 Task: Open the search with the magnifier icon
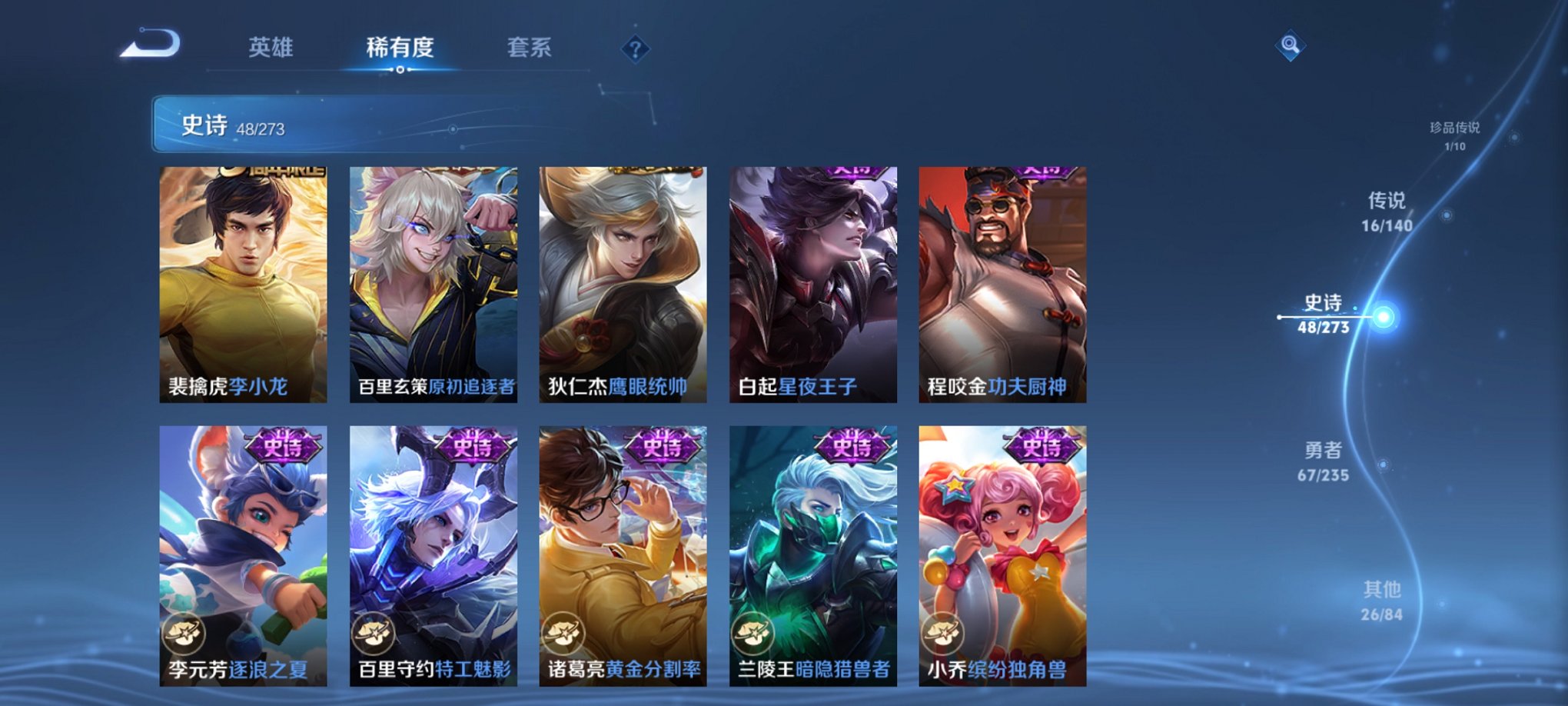pyautogui.click(x=1291, y=46)
